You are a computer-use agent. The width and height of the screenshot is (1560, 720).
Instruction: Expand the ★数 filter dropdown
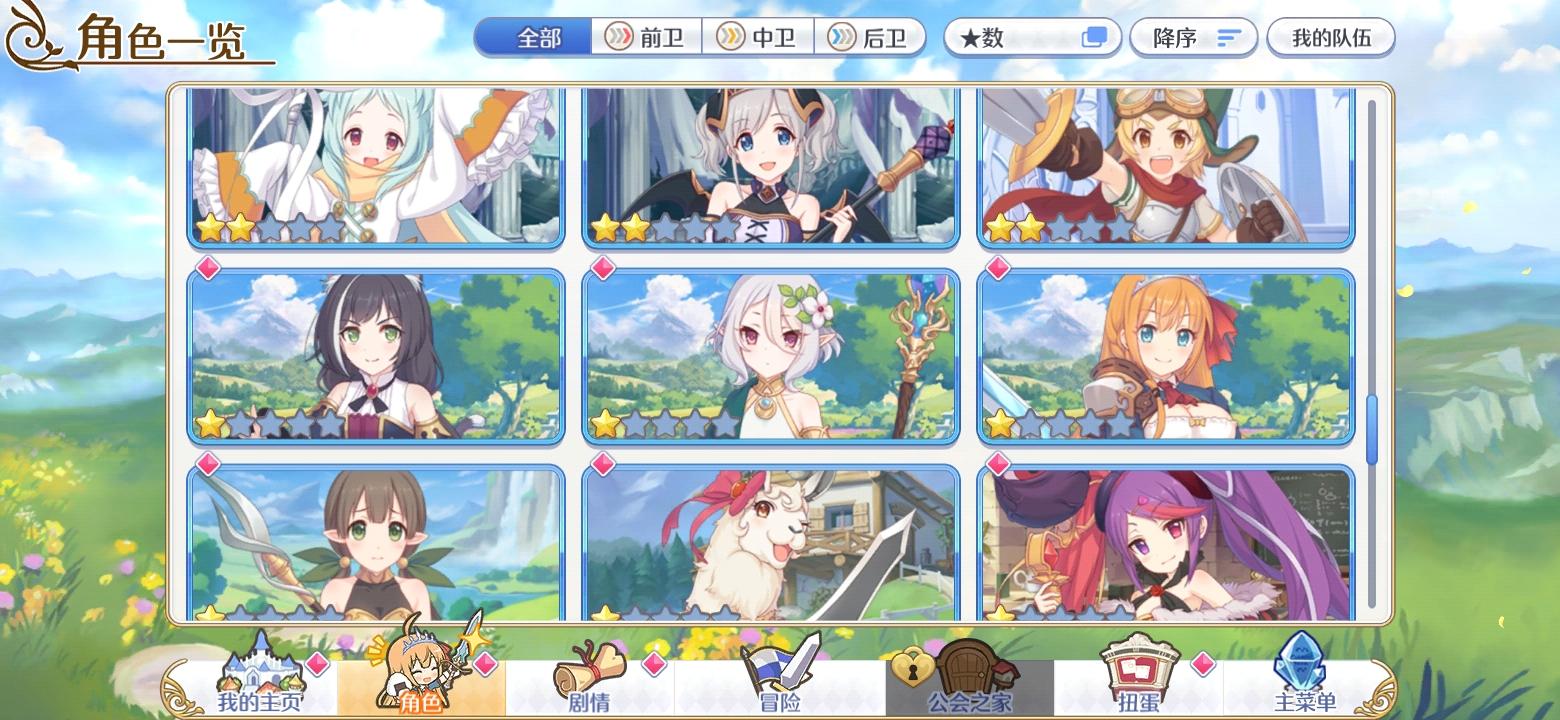coord(1010,36)
